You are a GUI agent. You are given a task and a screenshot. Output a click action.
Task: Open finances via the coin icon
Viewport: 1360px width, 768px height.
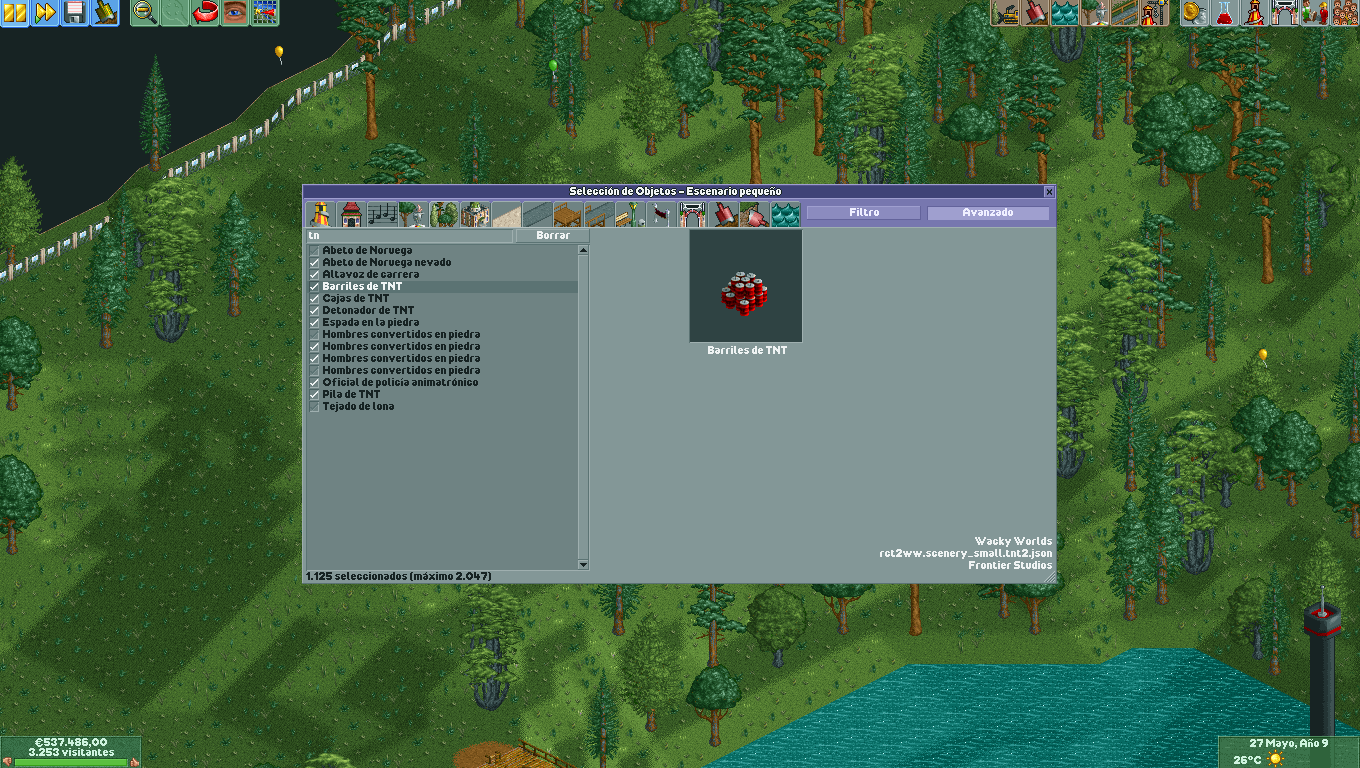point(1193,14)
